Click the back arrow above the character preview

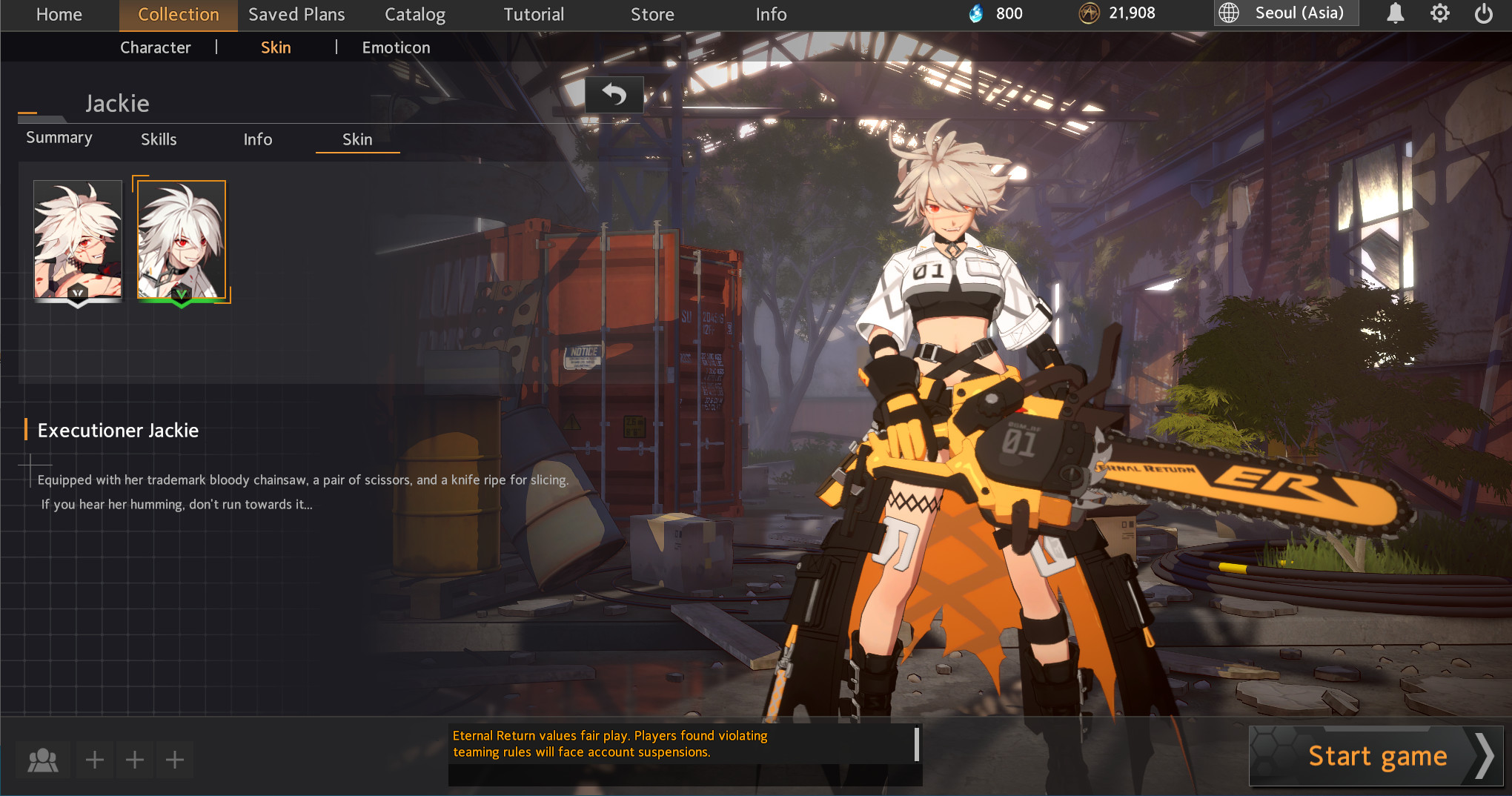tap(613, 95)
